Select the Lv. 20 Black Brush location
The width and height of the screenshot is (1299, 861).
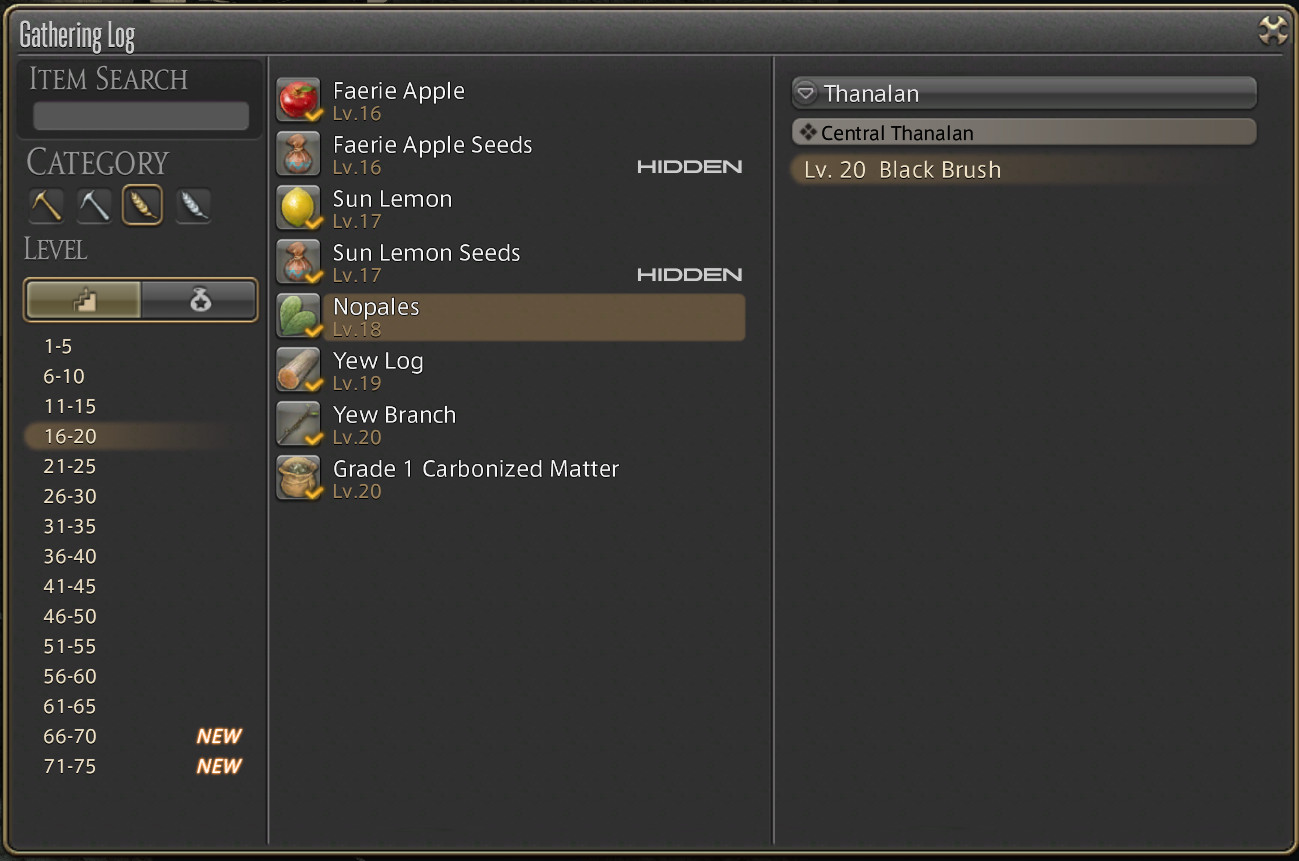click(x=902, y=170)
